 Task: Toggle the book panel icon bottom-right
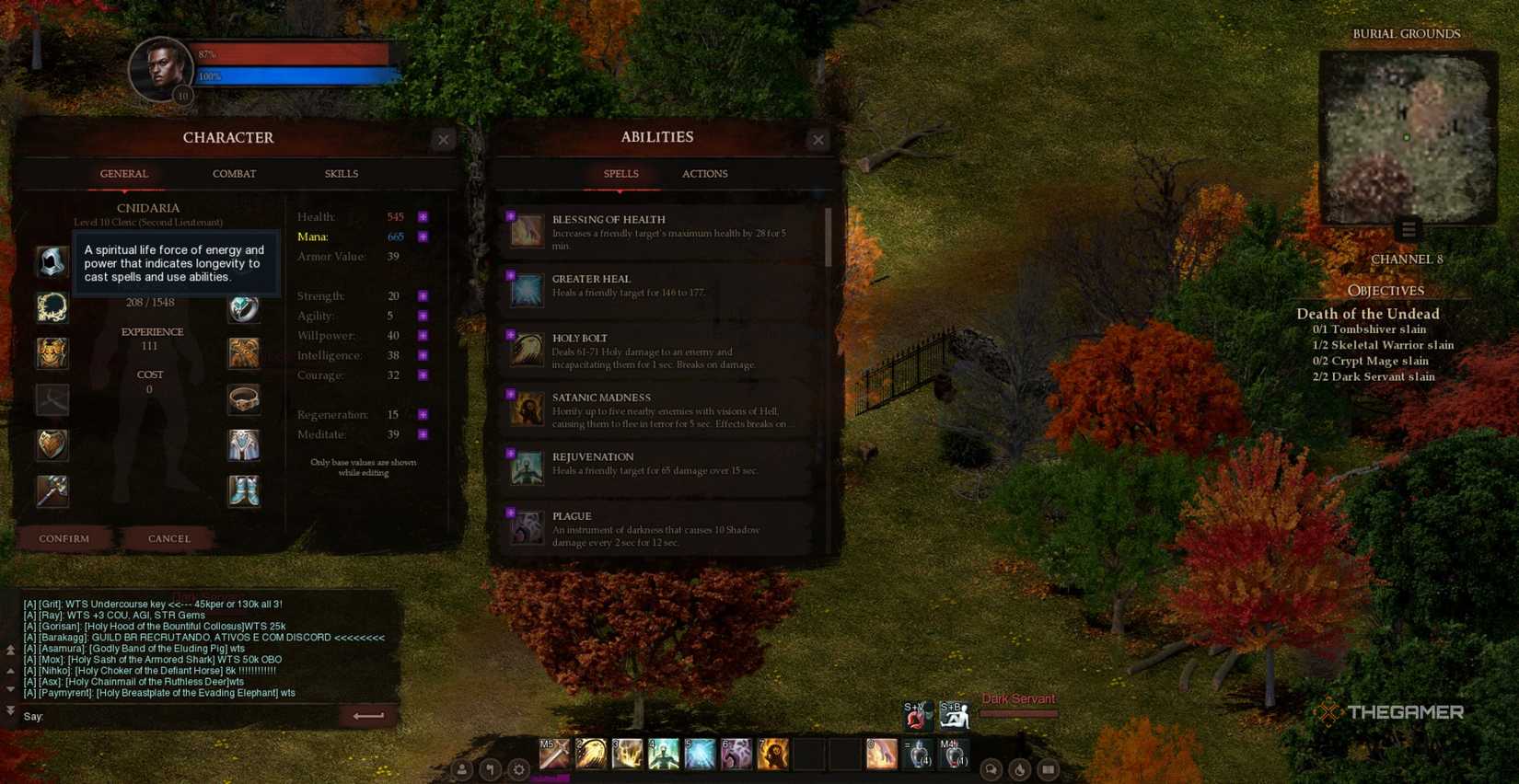point(1049,768)
